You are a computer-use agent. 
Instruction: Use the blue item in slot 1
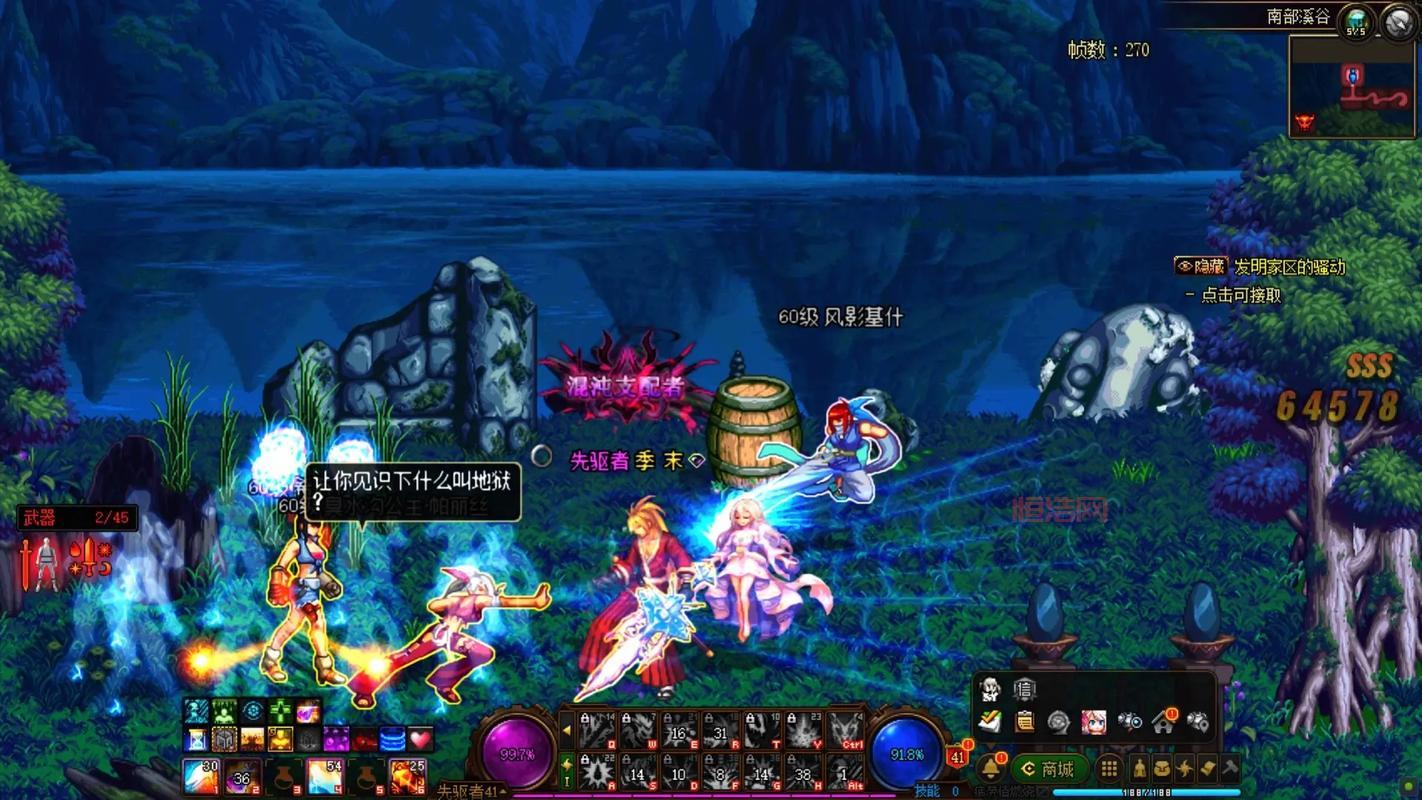(201, 776)
